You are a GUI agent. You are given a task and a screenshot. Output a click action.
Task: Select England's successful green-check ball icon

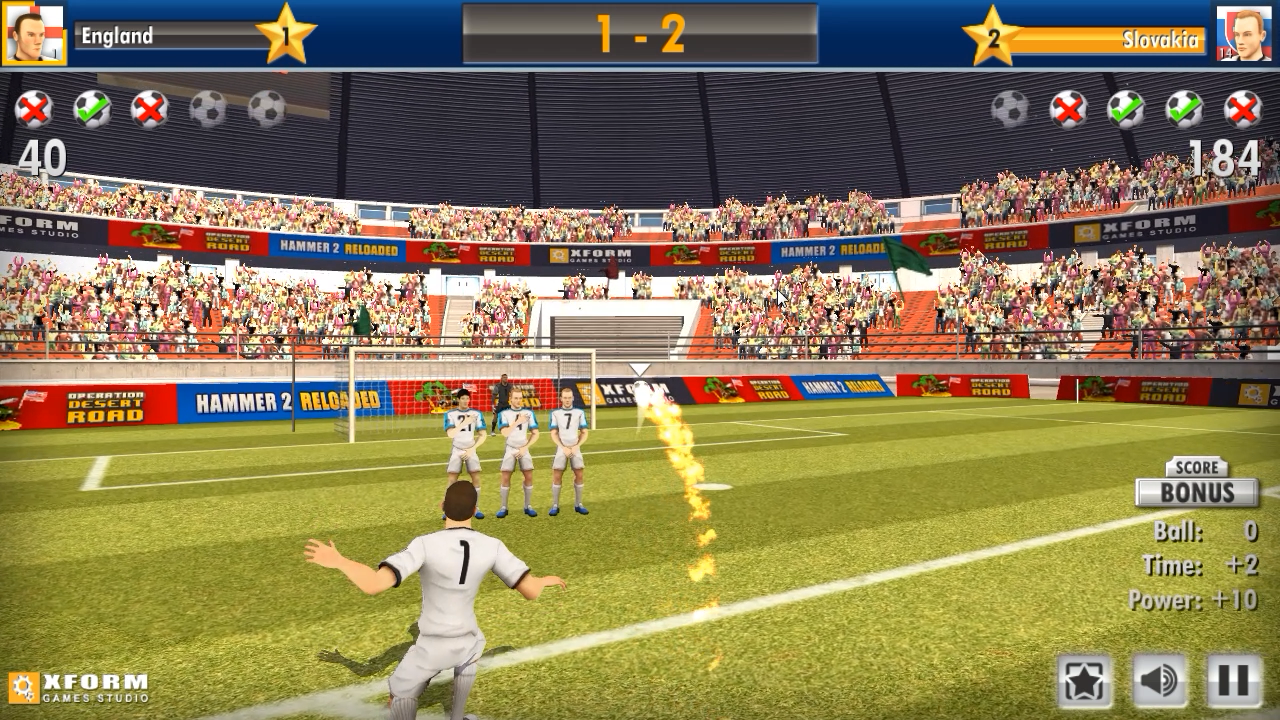(x=94, y=110)
